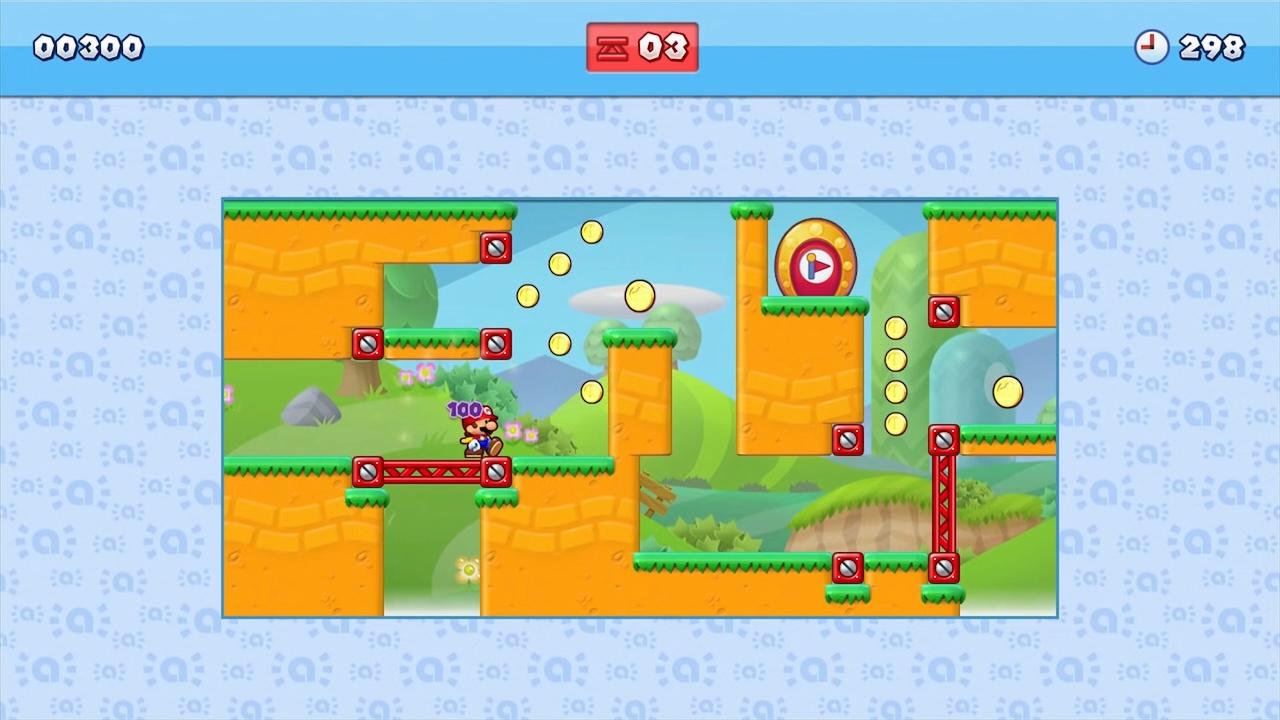Image resolution: width=1280 pixels, height=720 pixels.
Task: Toggle the rivet left of Mario's girder
Action: (369, 471)
